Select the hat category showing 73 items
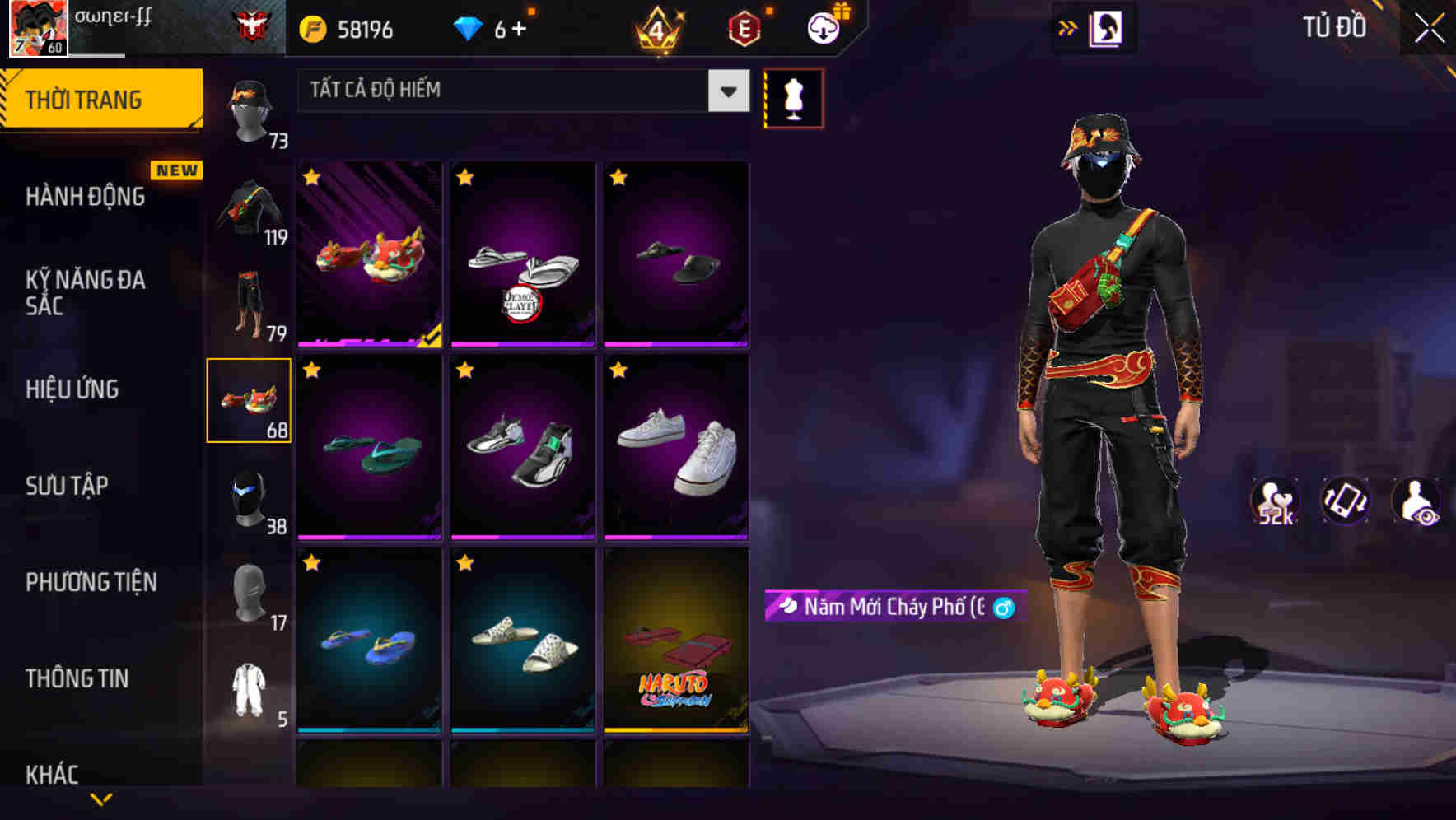This screenshot has width=1456, height=820. click(249, 115)
